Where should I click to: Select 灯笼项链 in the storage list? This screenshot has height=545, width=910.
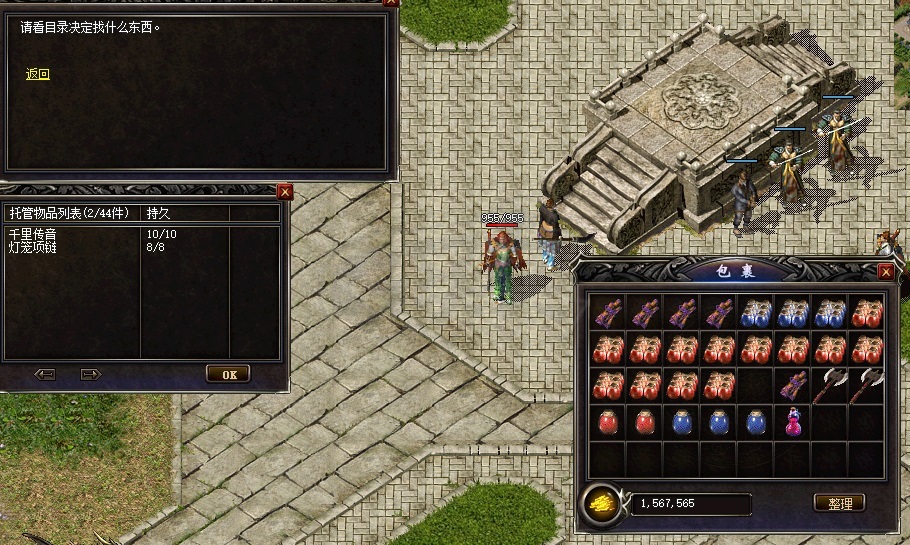point(33,246)
